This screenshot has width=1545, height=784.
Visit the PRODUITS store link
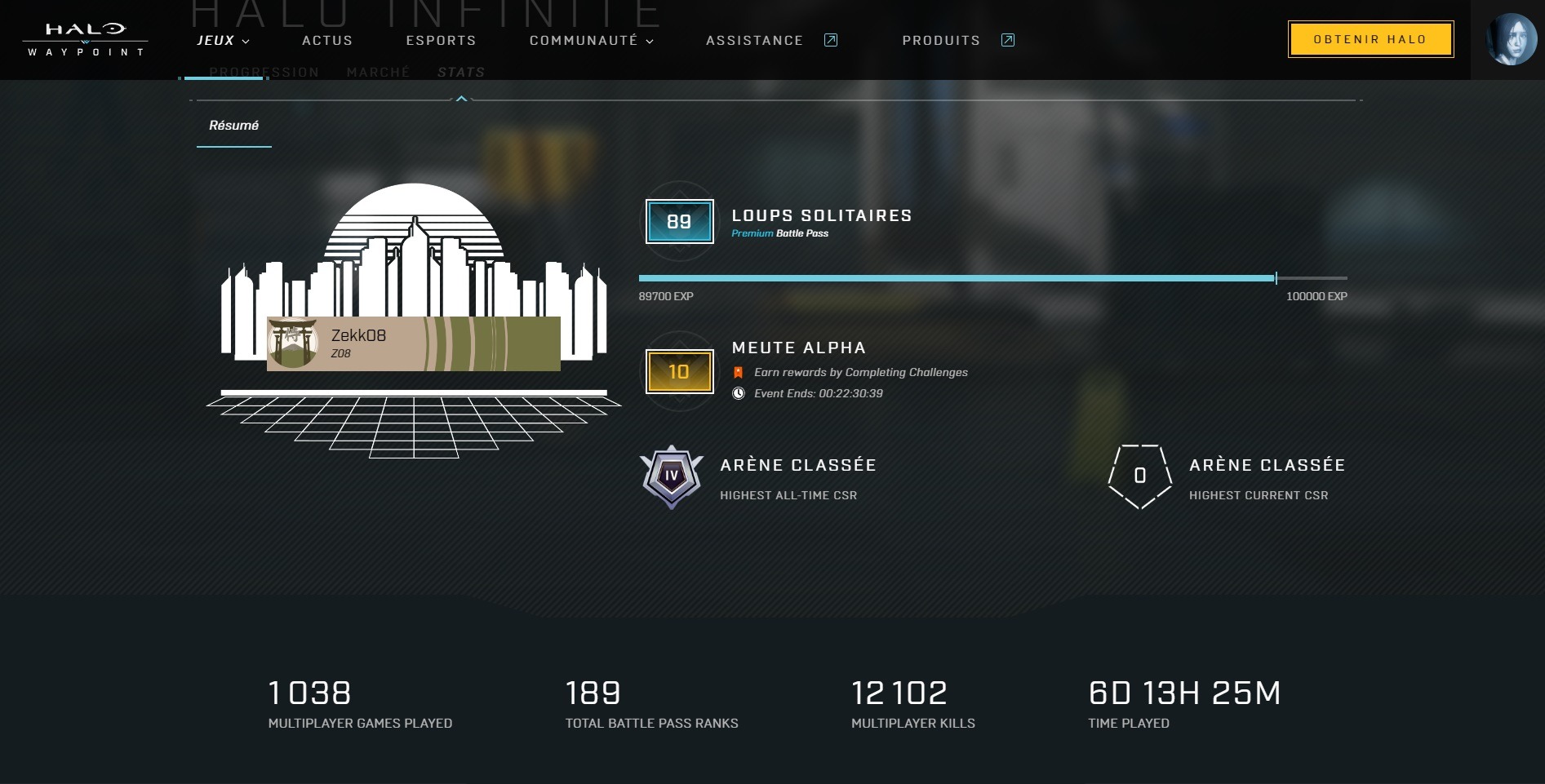(957, 41)
